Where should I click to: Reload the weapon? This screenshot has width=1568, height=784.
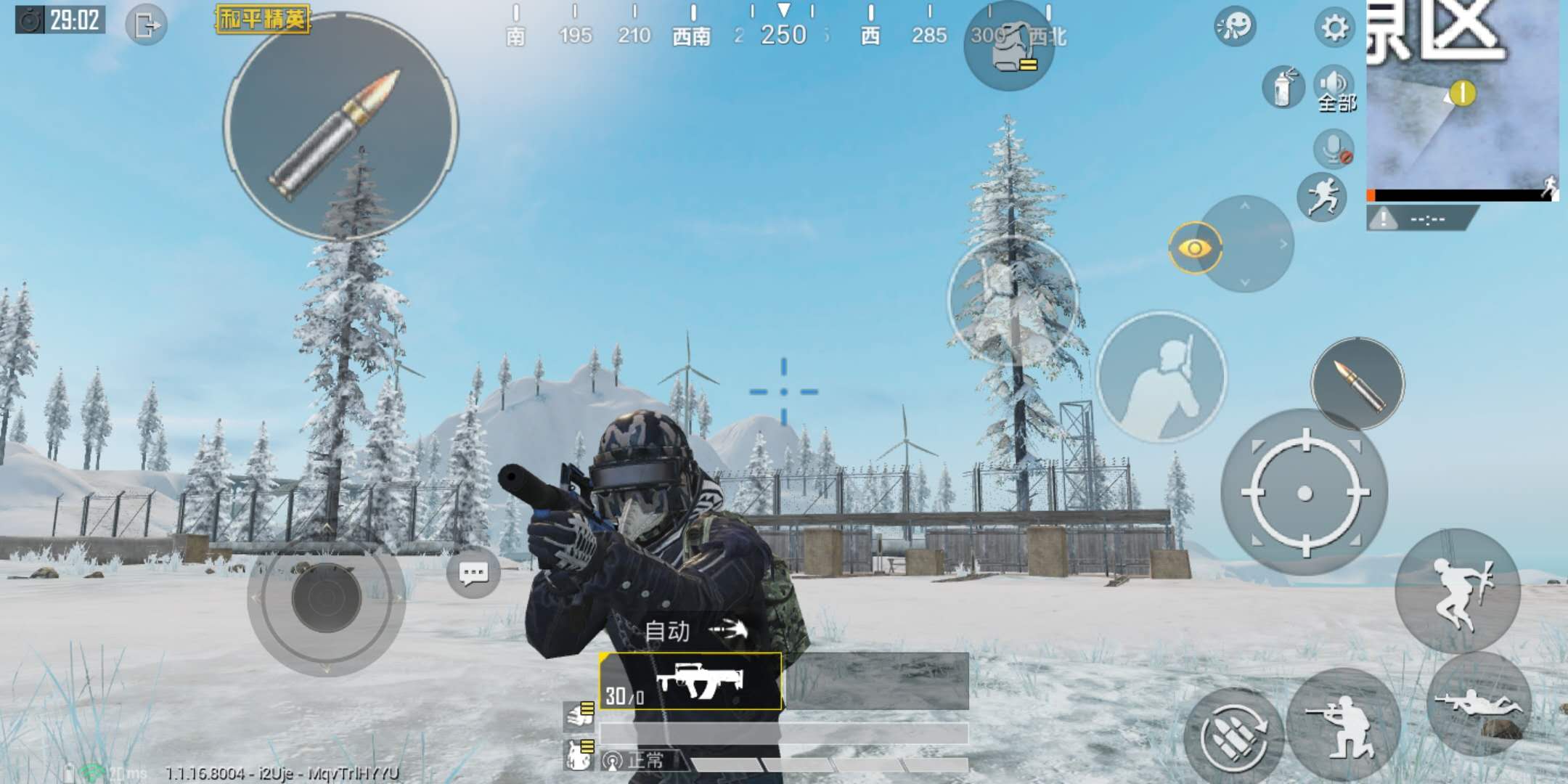coord(1233,735)
